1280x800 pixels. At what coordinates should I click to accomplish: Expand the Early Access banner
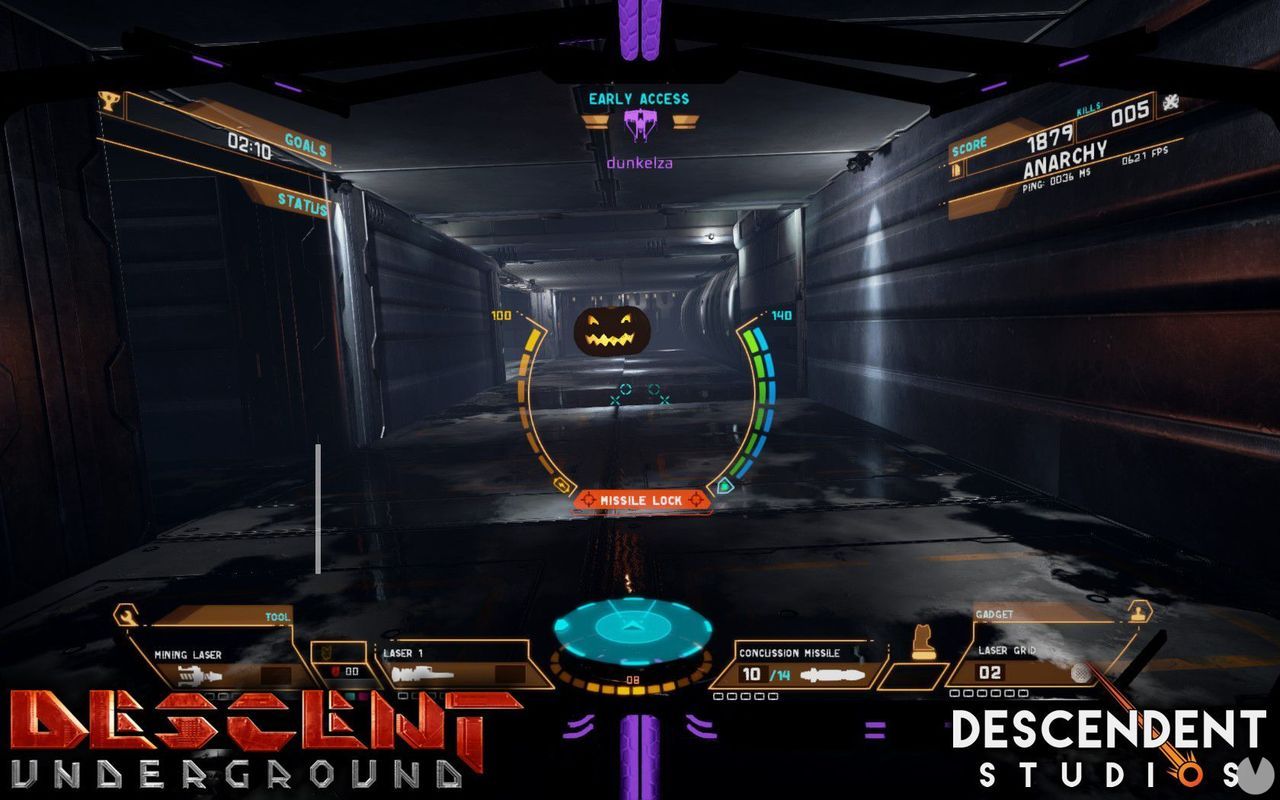[x=640, y=98]
